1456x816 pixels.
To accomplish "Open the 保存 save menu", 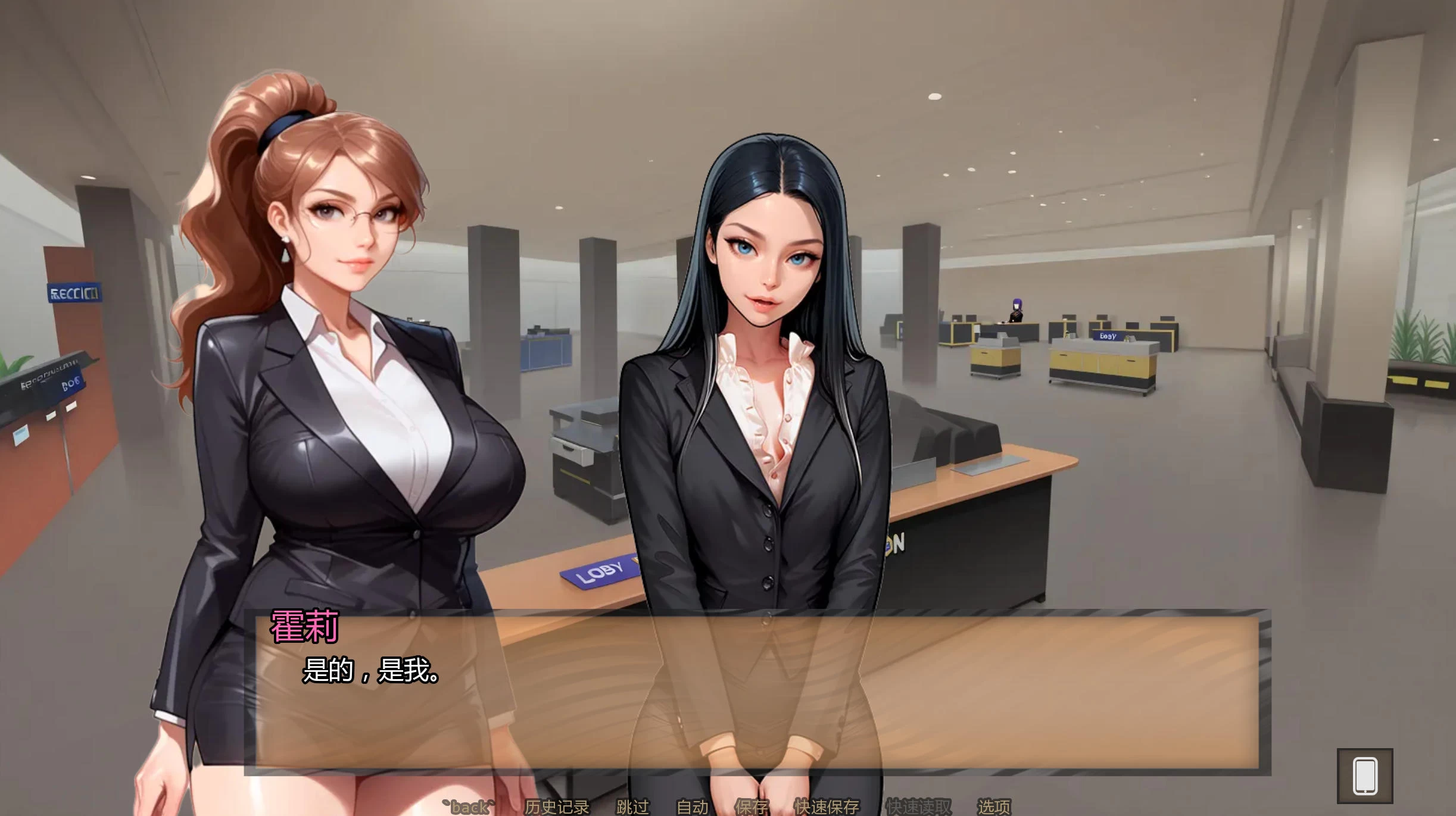I will [x=752, y=806].
